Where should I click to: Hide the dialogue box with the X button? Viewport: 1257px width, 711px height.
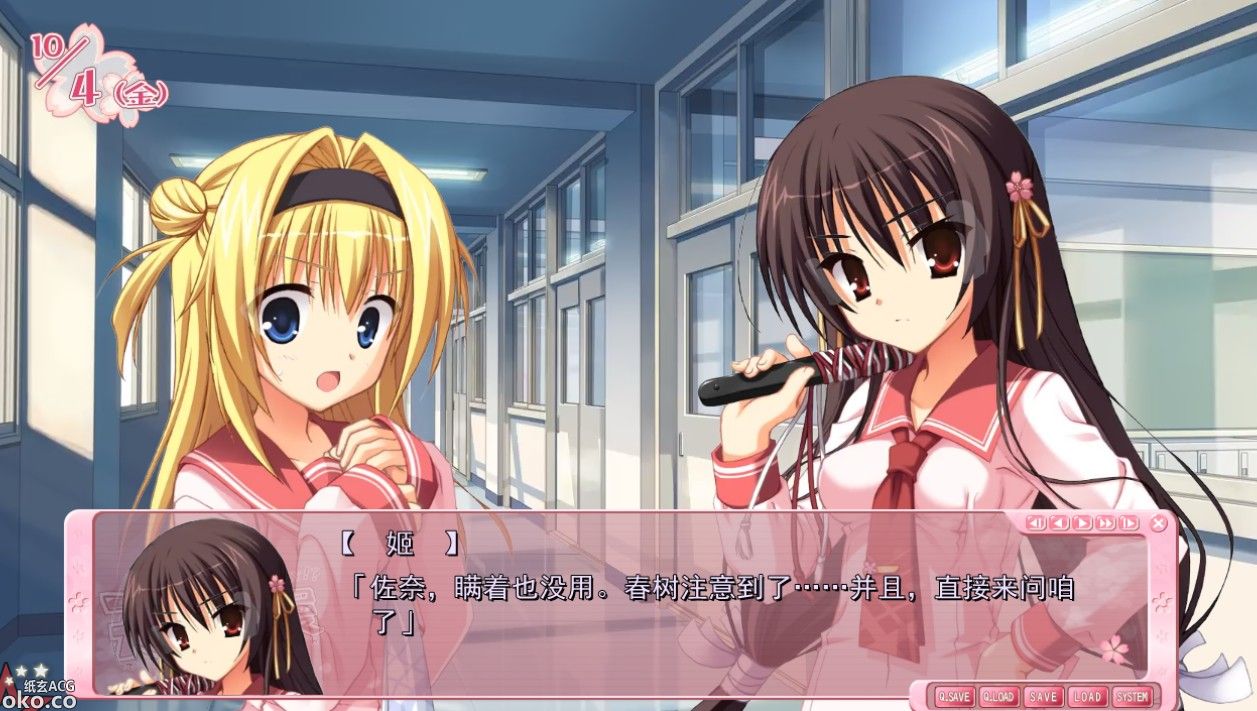click(1158, 523)
